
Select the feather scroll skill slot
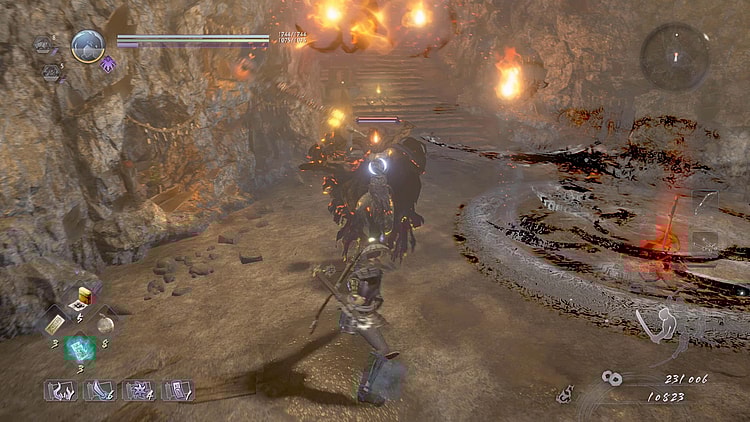[98, 390]
